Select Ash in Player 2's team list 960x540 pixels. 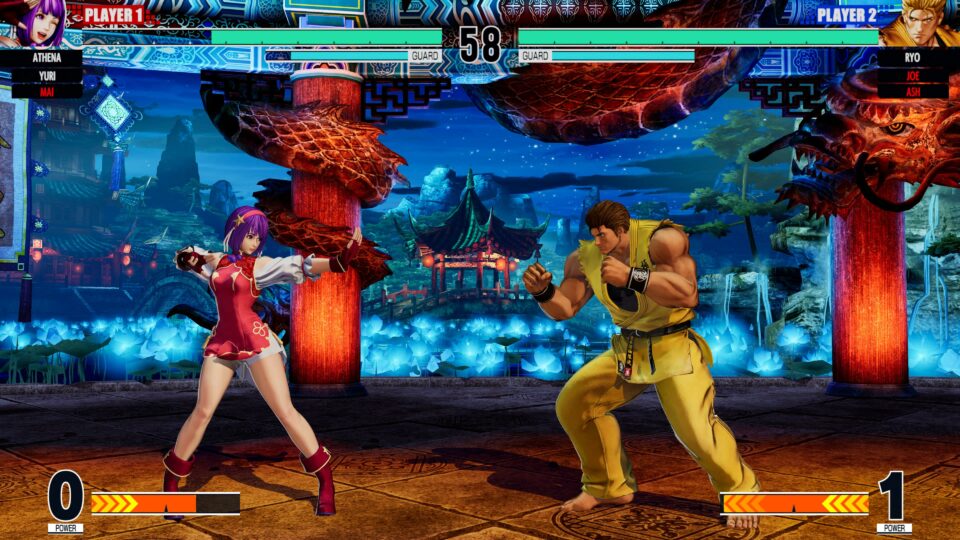912,91
